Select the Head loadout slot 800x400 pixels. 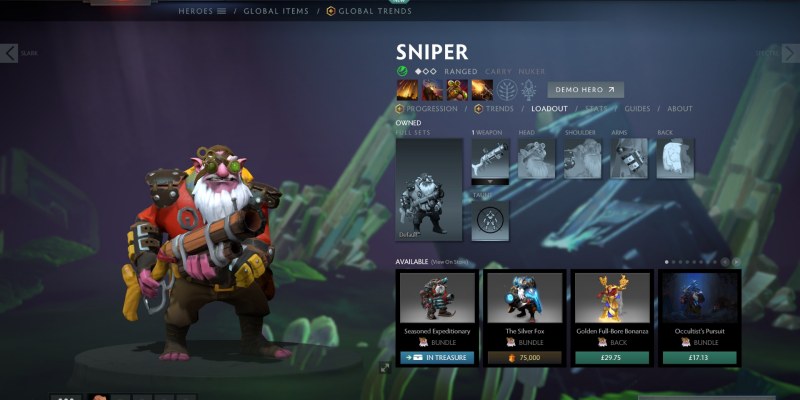pyautogui.click(x=537, y=159)
